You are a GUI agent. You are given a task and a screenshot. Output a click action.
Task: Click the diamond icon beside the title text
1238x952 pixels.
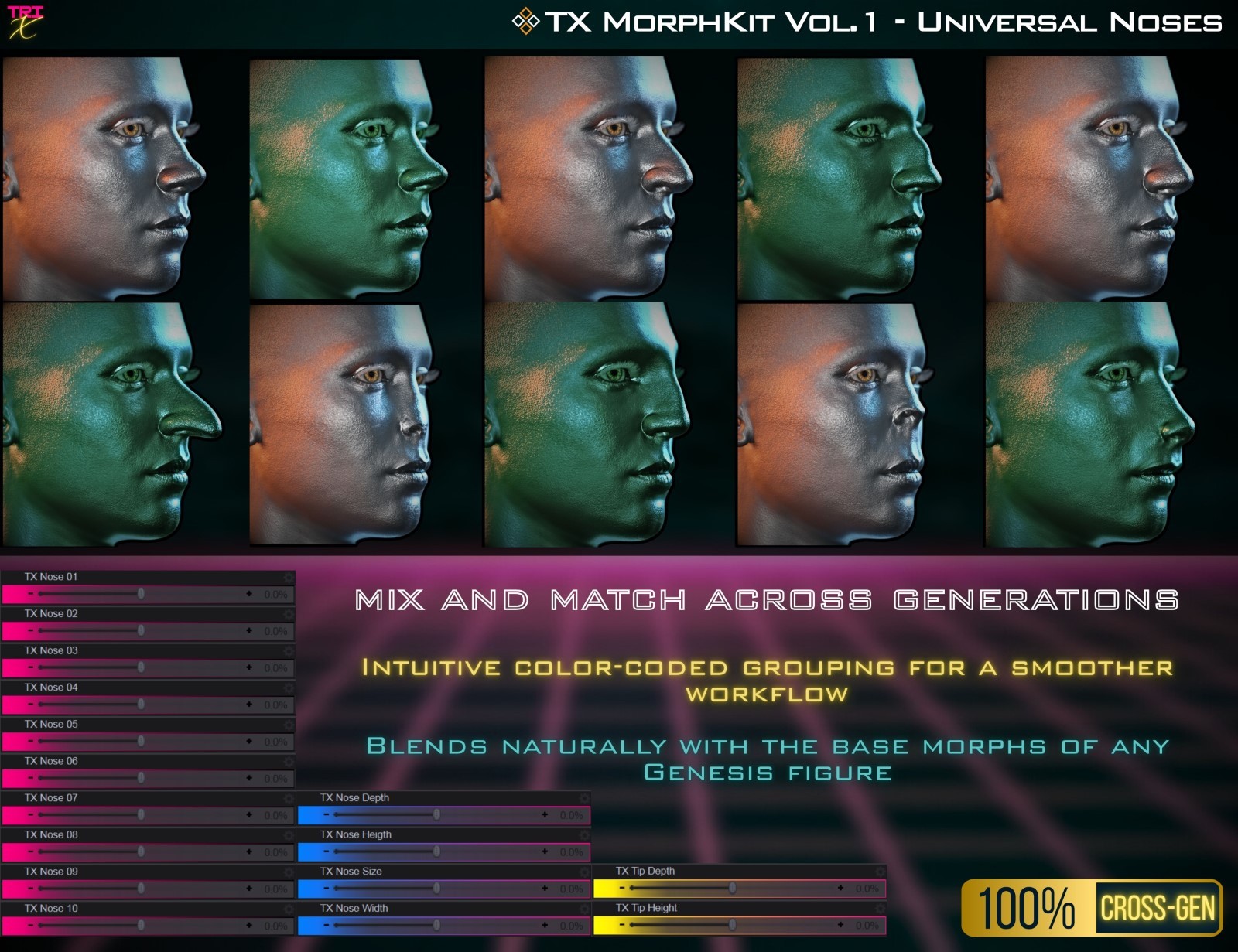click(x=527, y=20)
